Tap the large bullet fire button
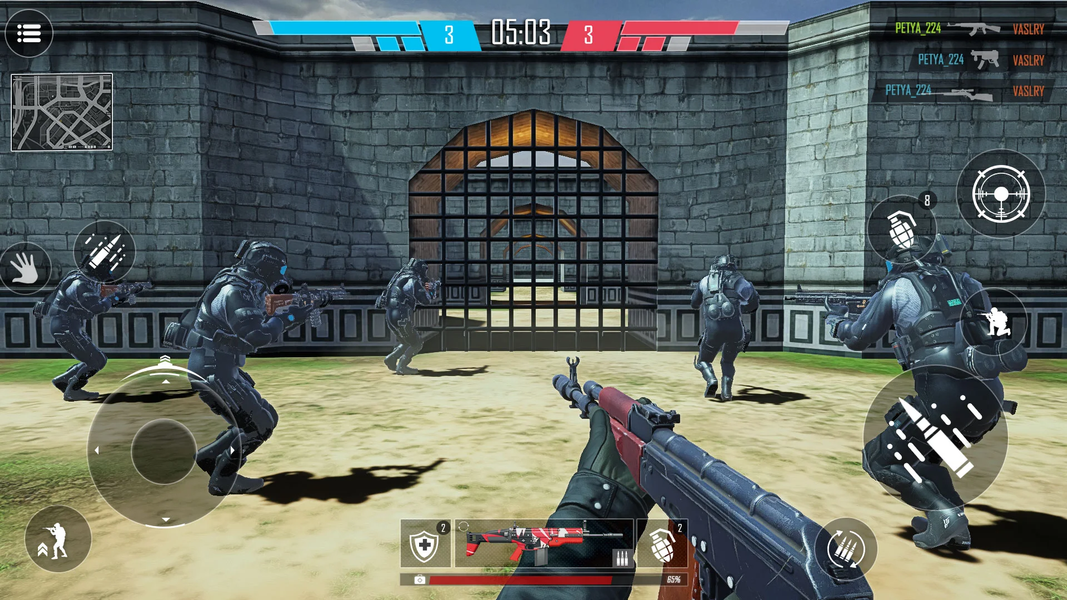Screen dimensions: 1067x600 (x=934, y=436)
